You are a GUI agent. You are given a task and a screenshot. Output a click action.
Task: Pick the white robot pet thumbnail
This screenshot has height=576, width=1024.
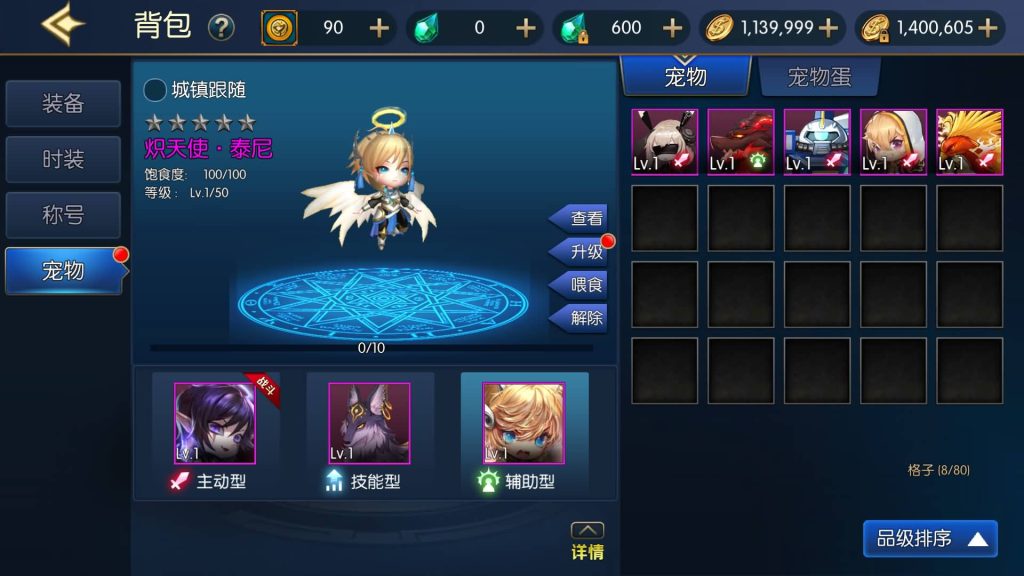[817, 142]
